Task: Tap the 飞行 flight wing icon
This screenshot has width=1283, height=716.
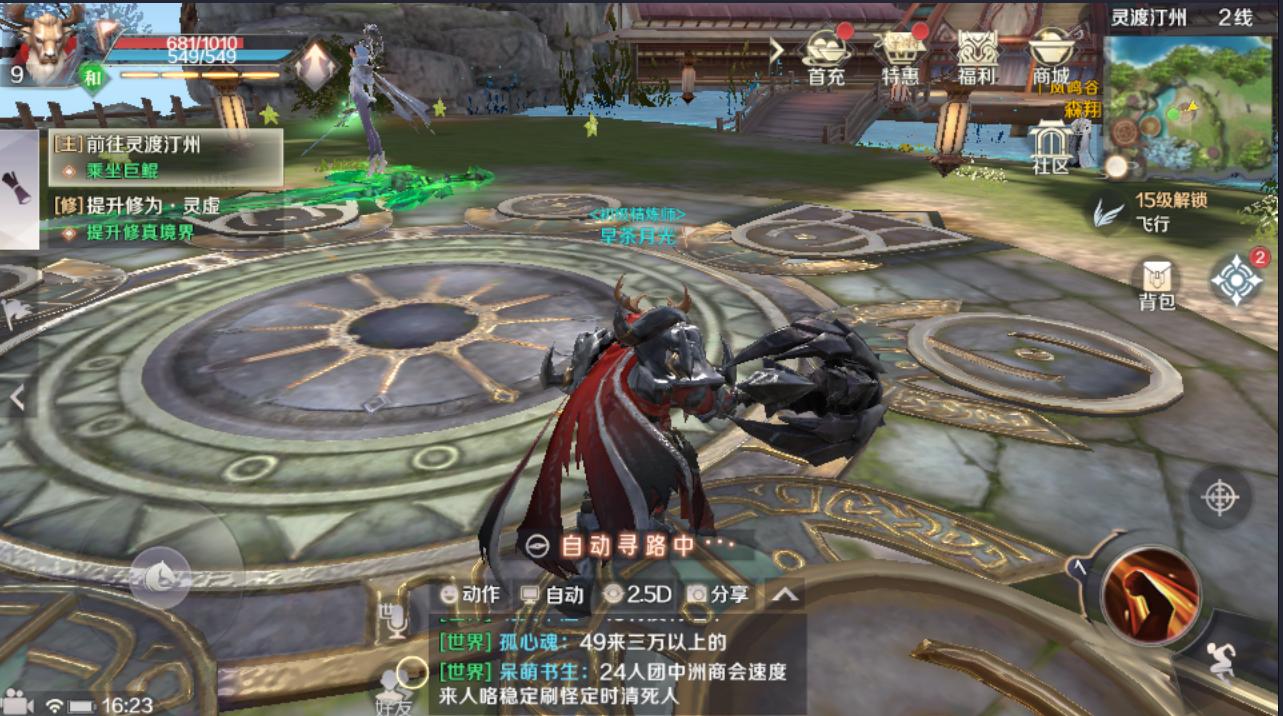Action: tap(1107, 212)
